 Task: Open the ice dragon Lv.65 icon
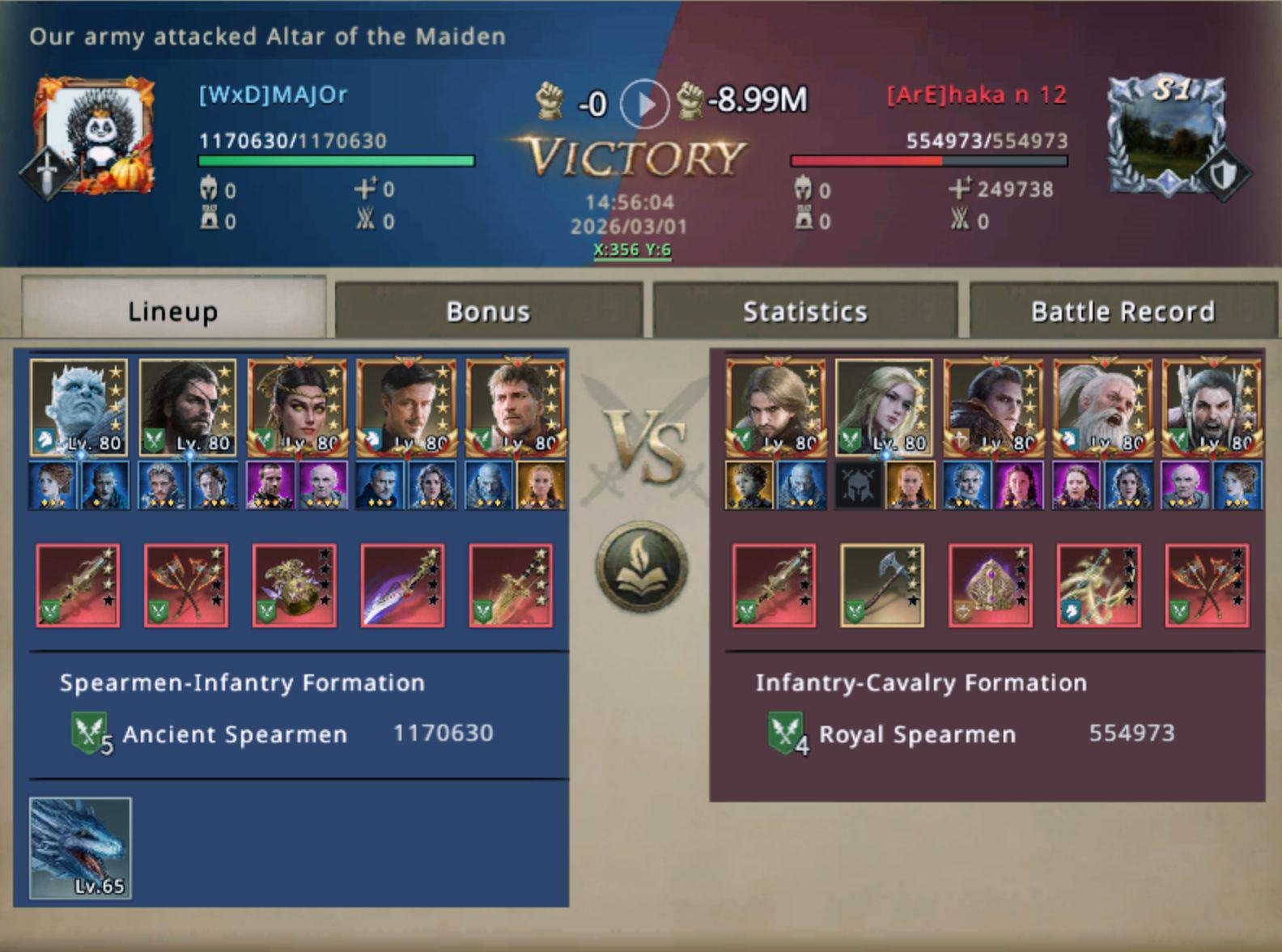pos(80,848)
